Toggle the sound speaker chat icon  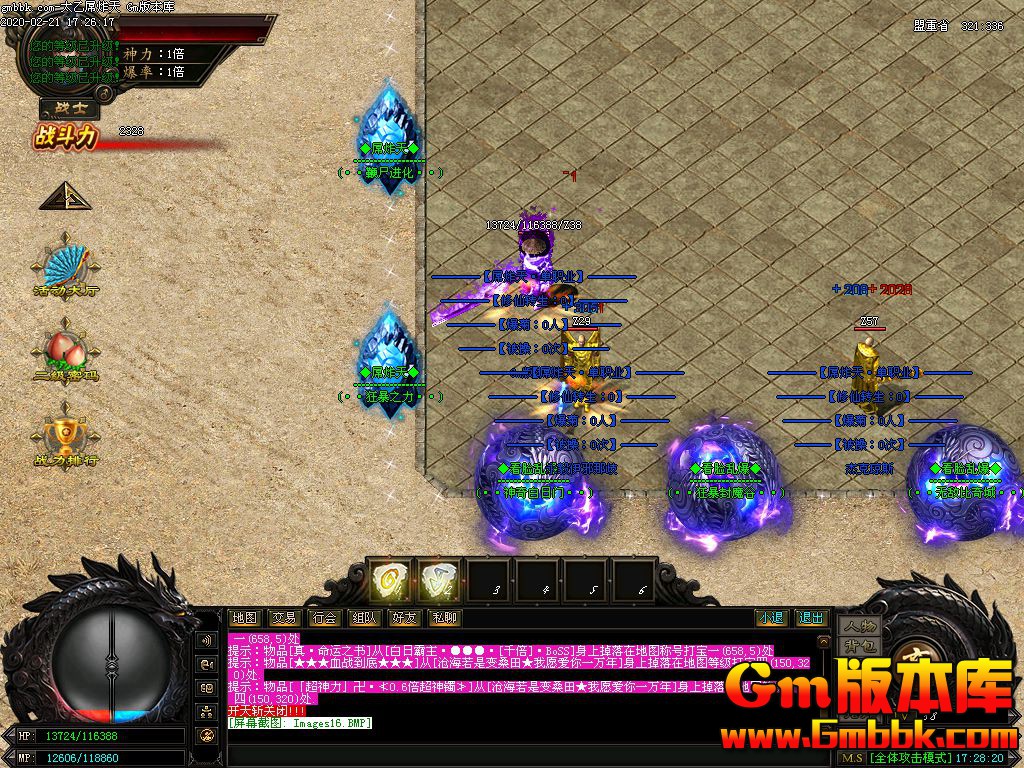[207, 640]
